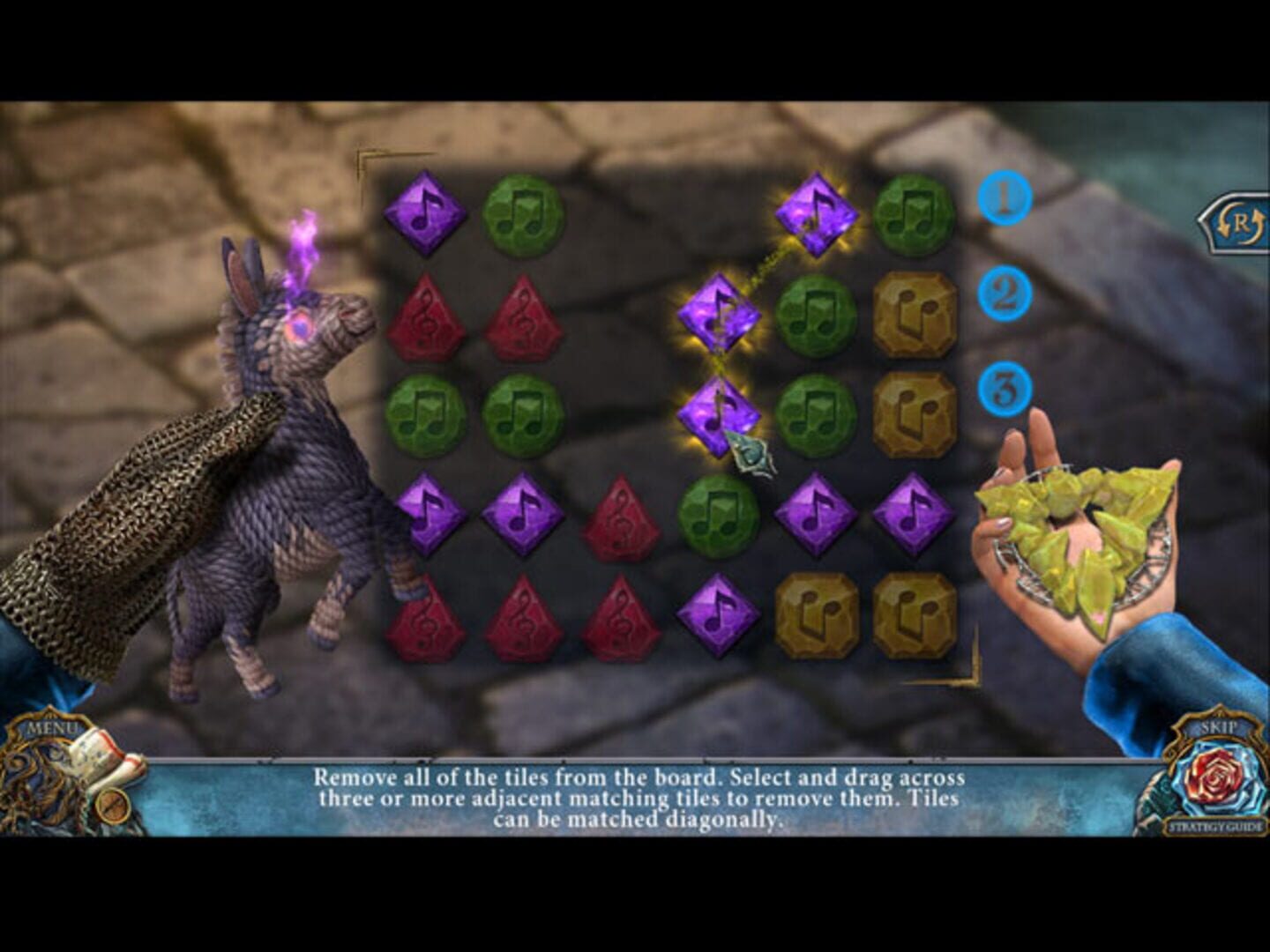The width and height of the screenshot is (1270, 952).
Task: Click the green note tile in the bottom-center row
Action: (x=716, y=516)
